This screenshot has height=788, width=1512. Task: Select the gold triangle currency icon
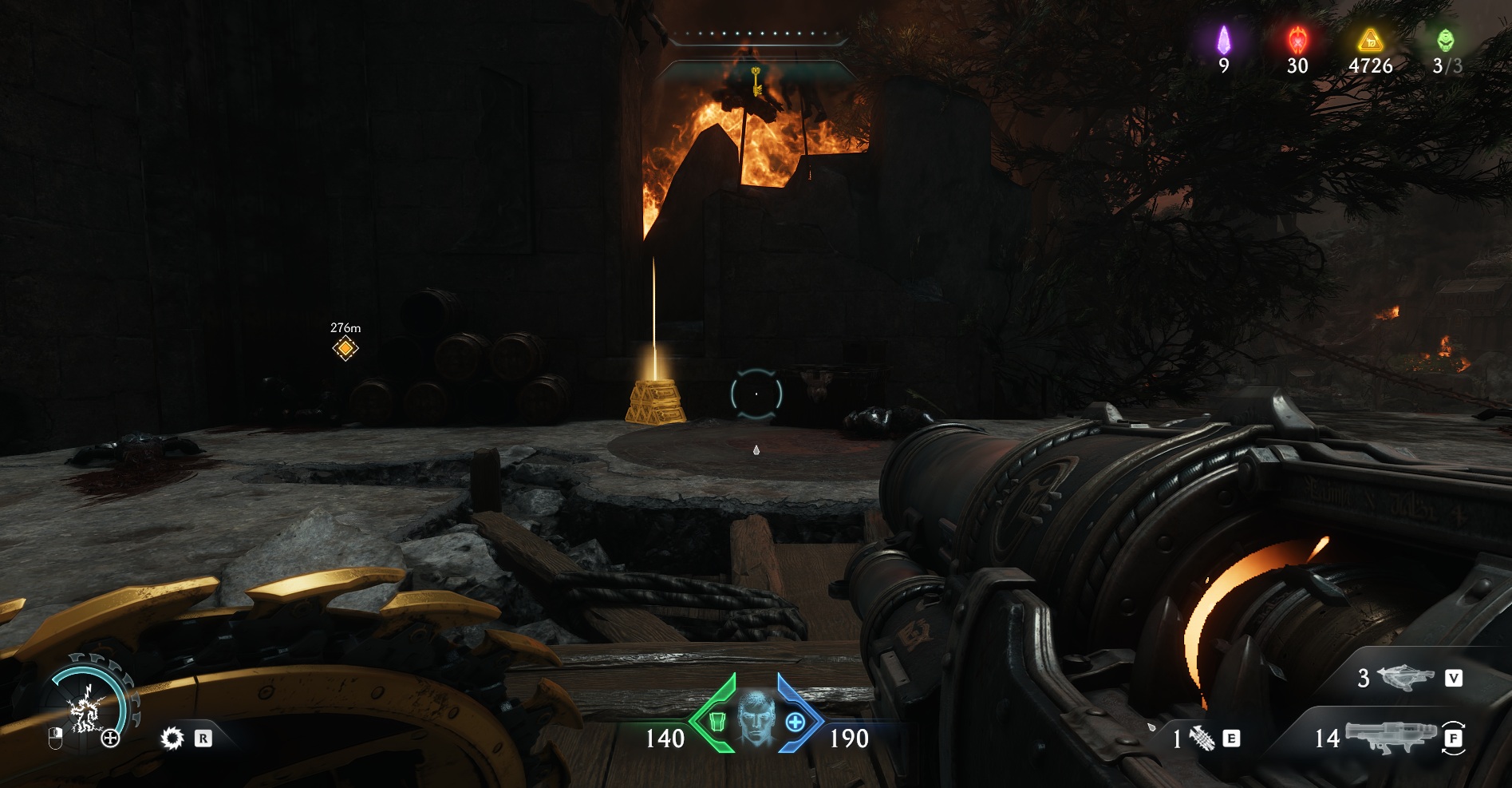pos(1370,40)
